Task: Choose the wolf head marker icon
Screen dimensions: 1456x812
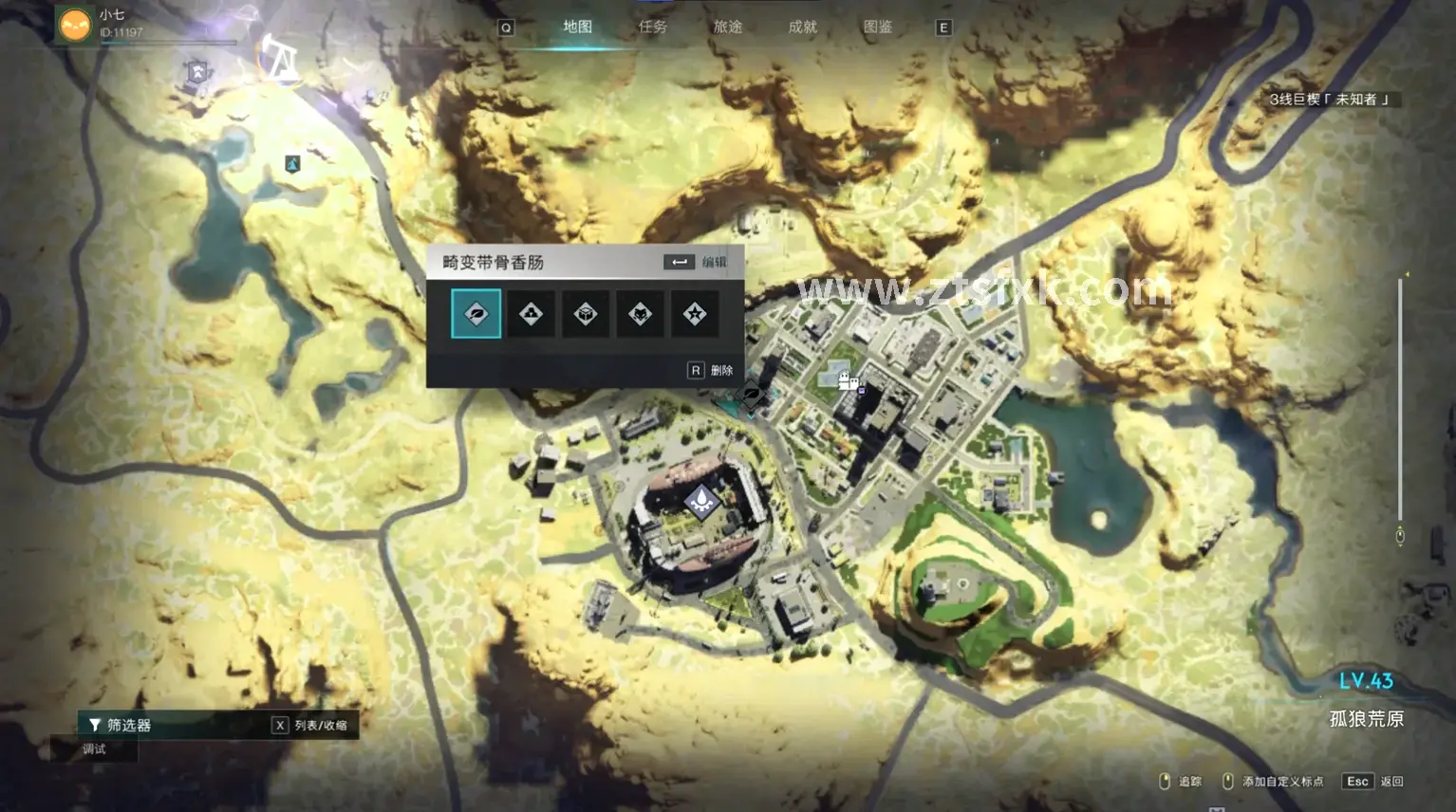Action: pyautogui.click(x=641, y=314)
